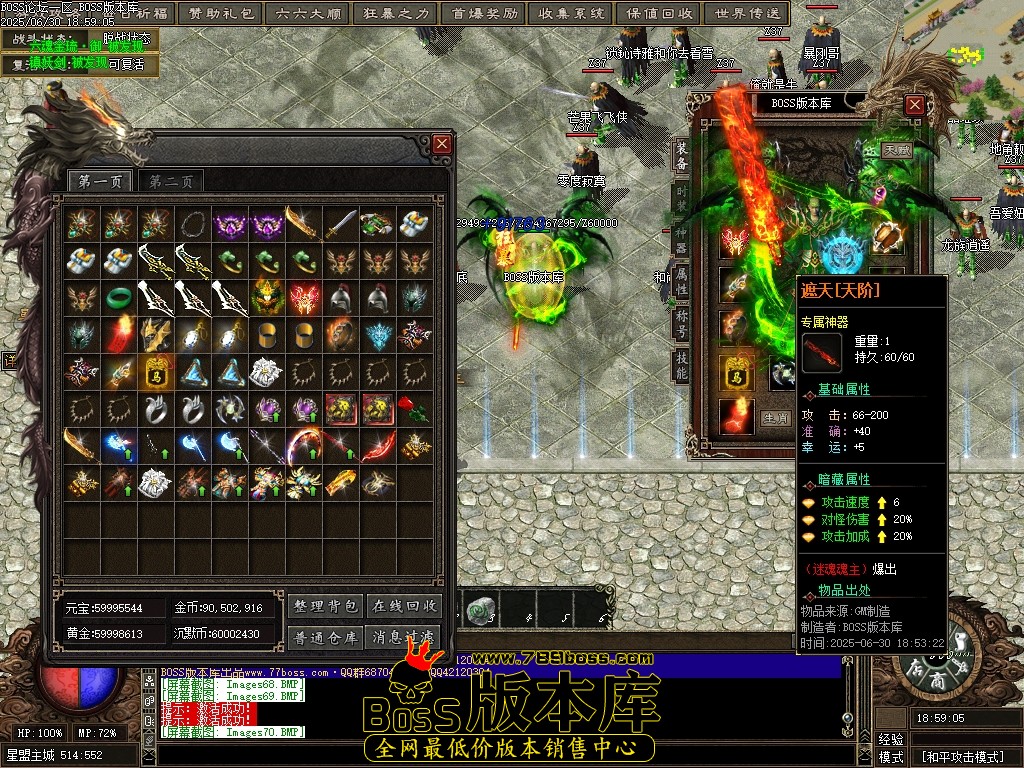
Task: Open the 赞助礼包 top menu
Action: [x=222, y=14]
